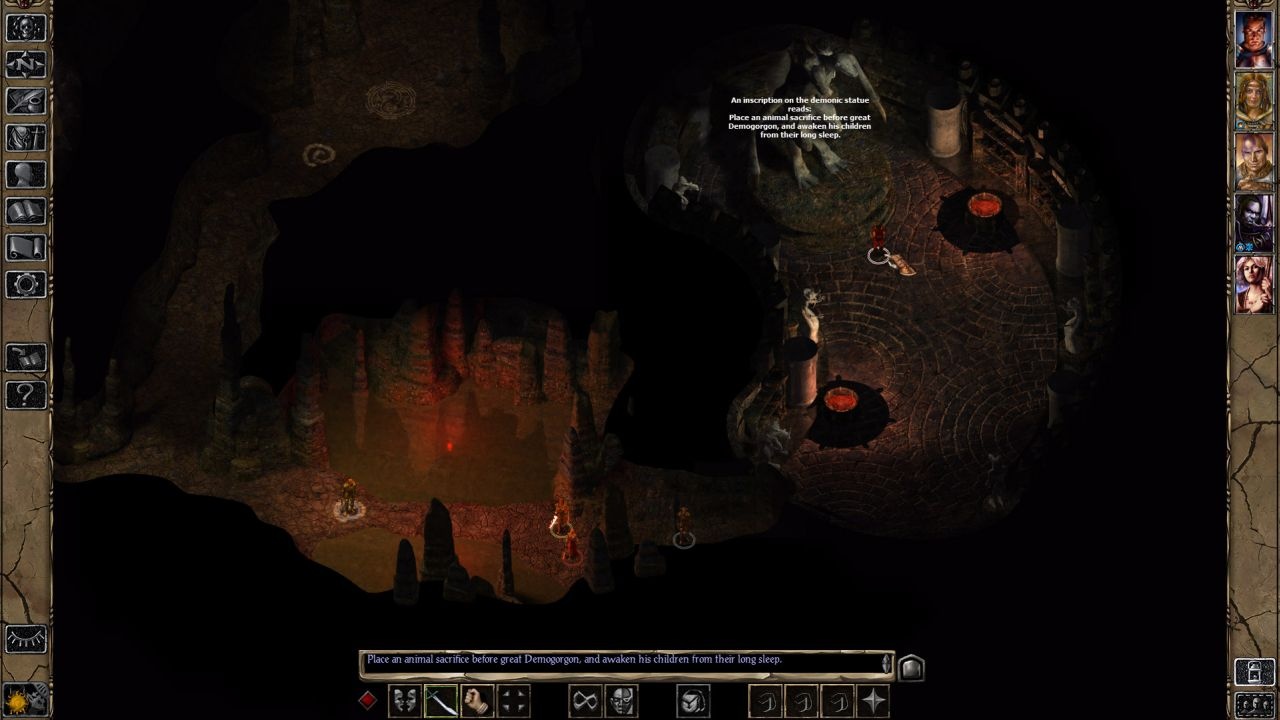Screen dimensions: 1280x720
Task: Select the skull return-to-game button
Action: coord(26,28)
